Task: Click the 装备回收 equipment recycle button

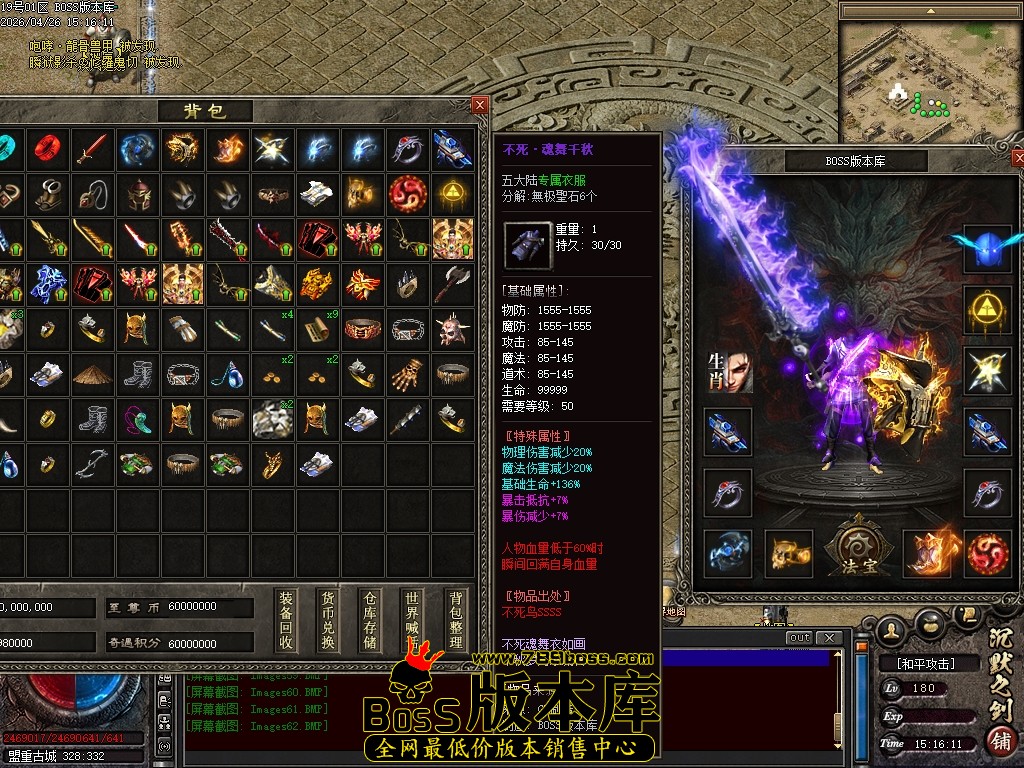Action: click(x=286, y=619)
